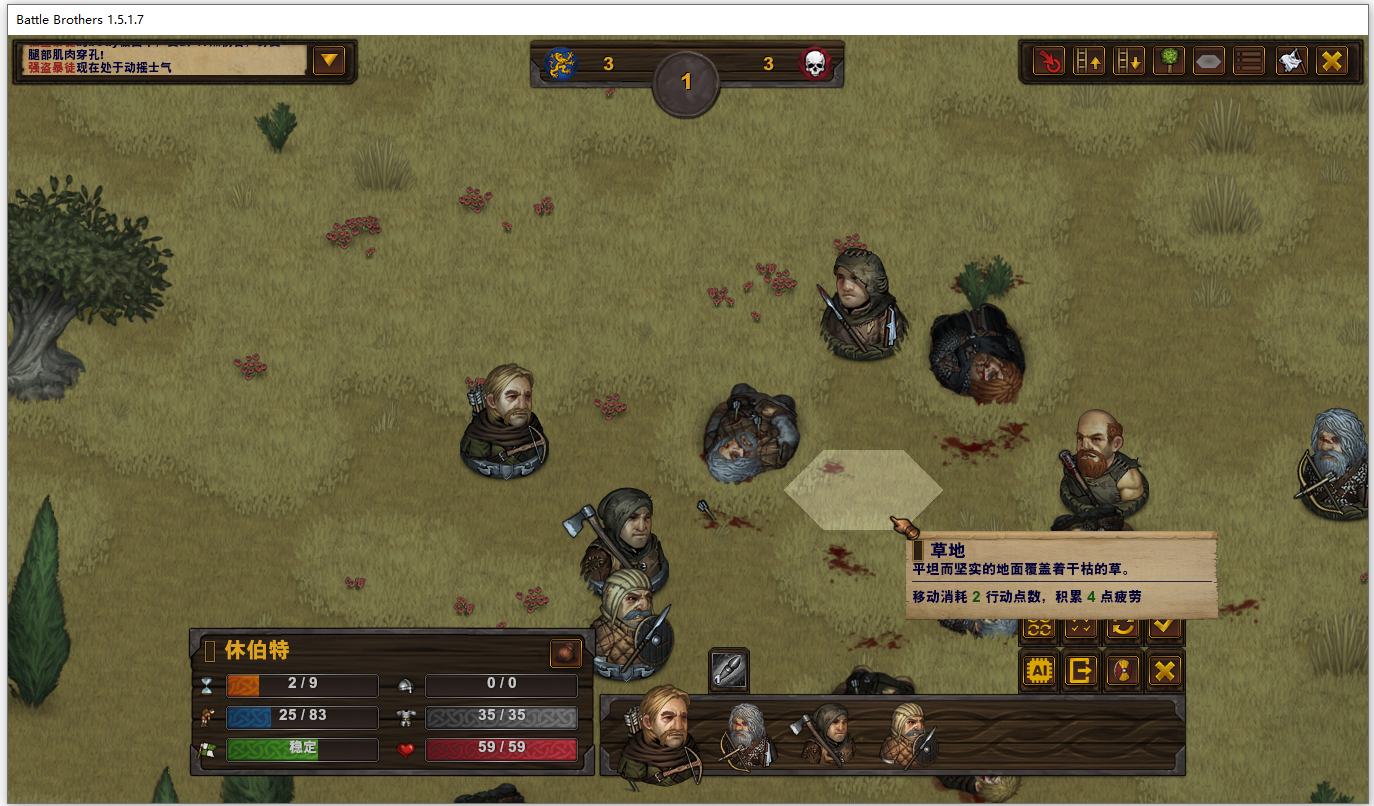Select the hooded axeman in turn order

point(827,736)
